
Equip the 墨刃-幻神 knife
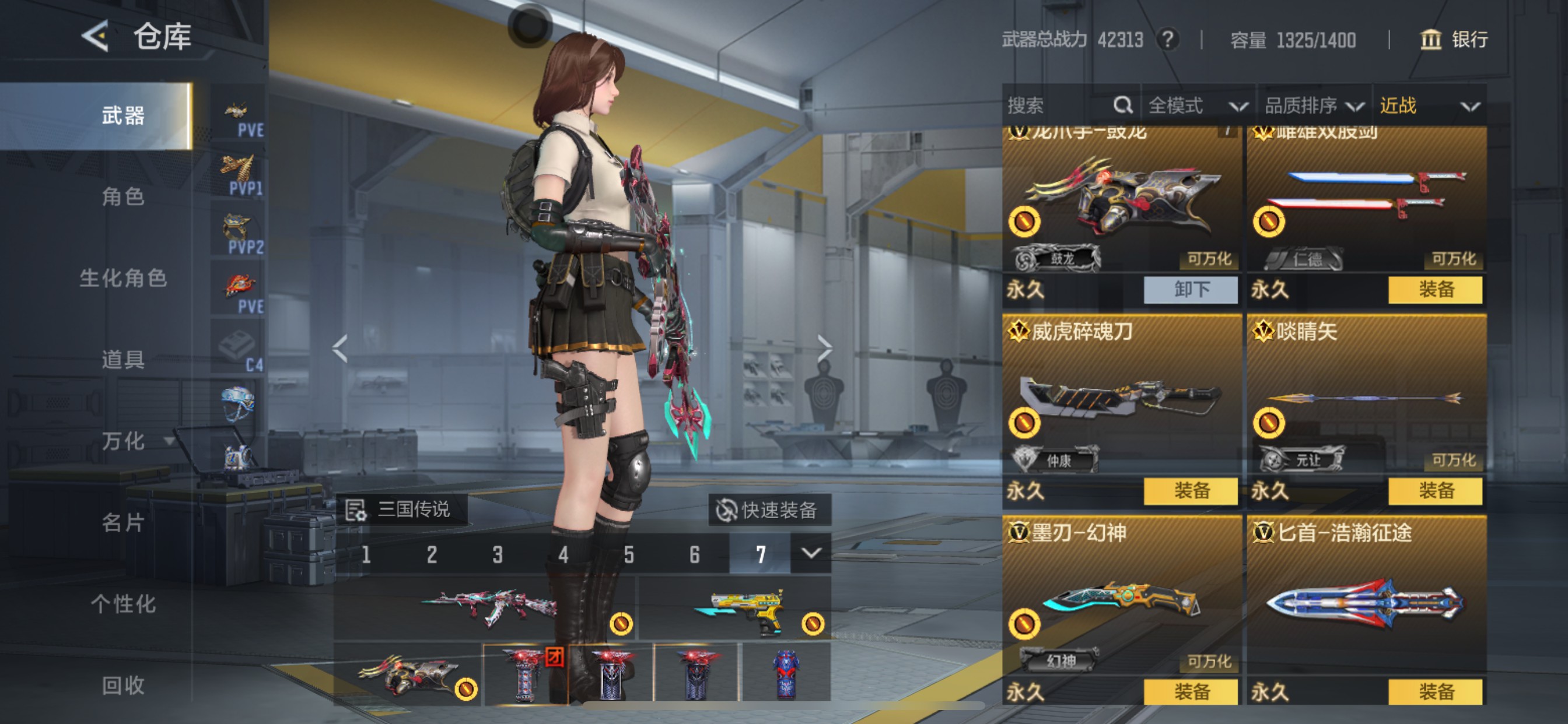pyautogui.click(x=1191, y=692)
